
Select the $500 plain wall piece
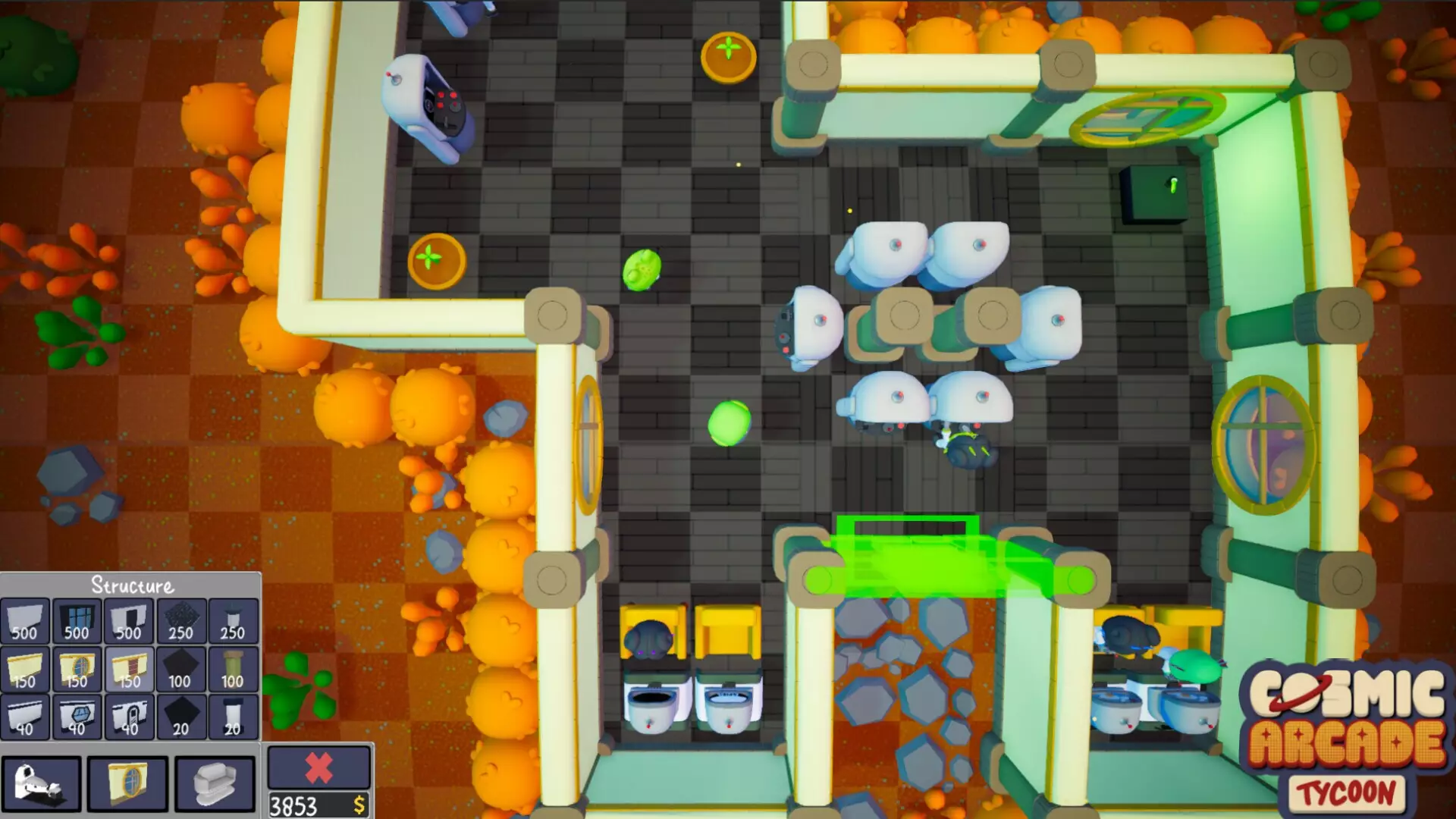click(x=26, y=620)
